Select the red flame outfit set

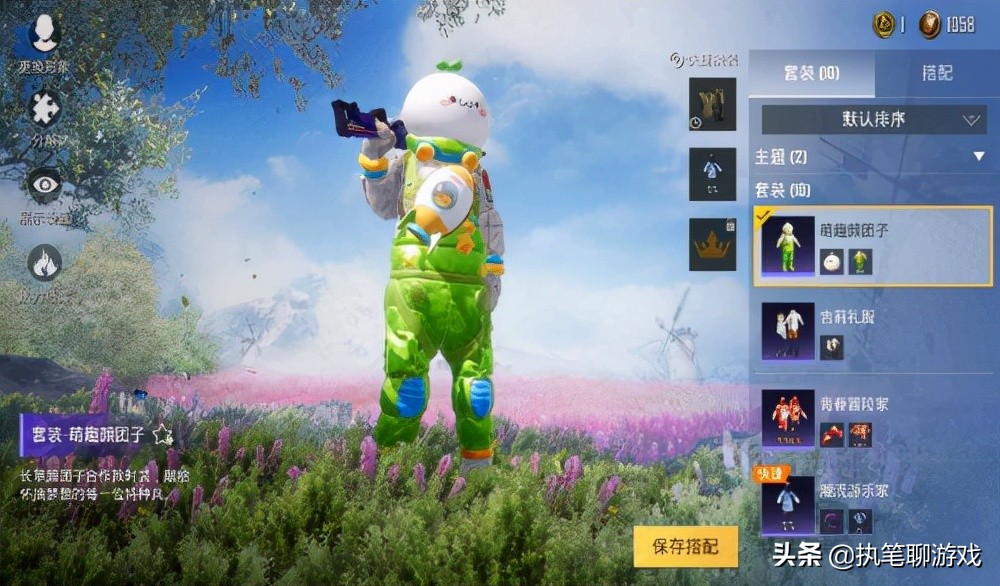858,418
